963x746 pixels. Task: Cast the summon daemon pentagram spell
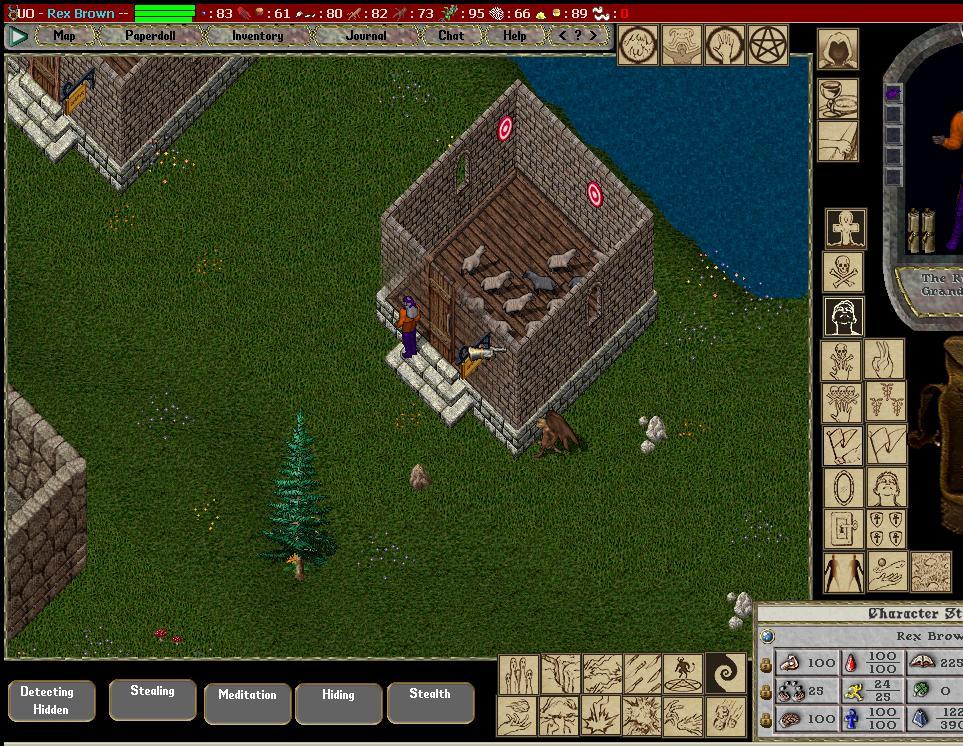pos(681,673)
